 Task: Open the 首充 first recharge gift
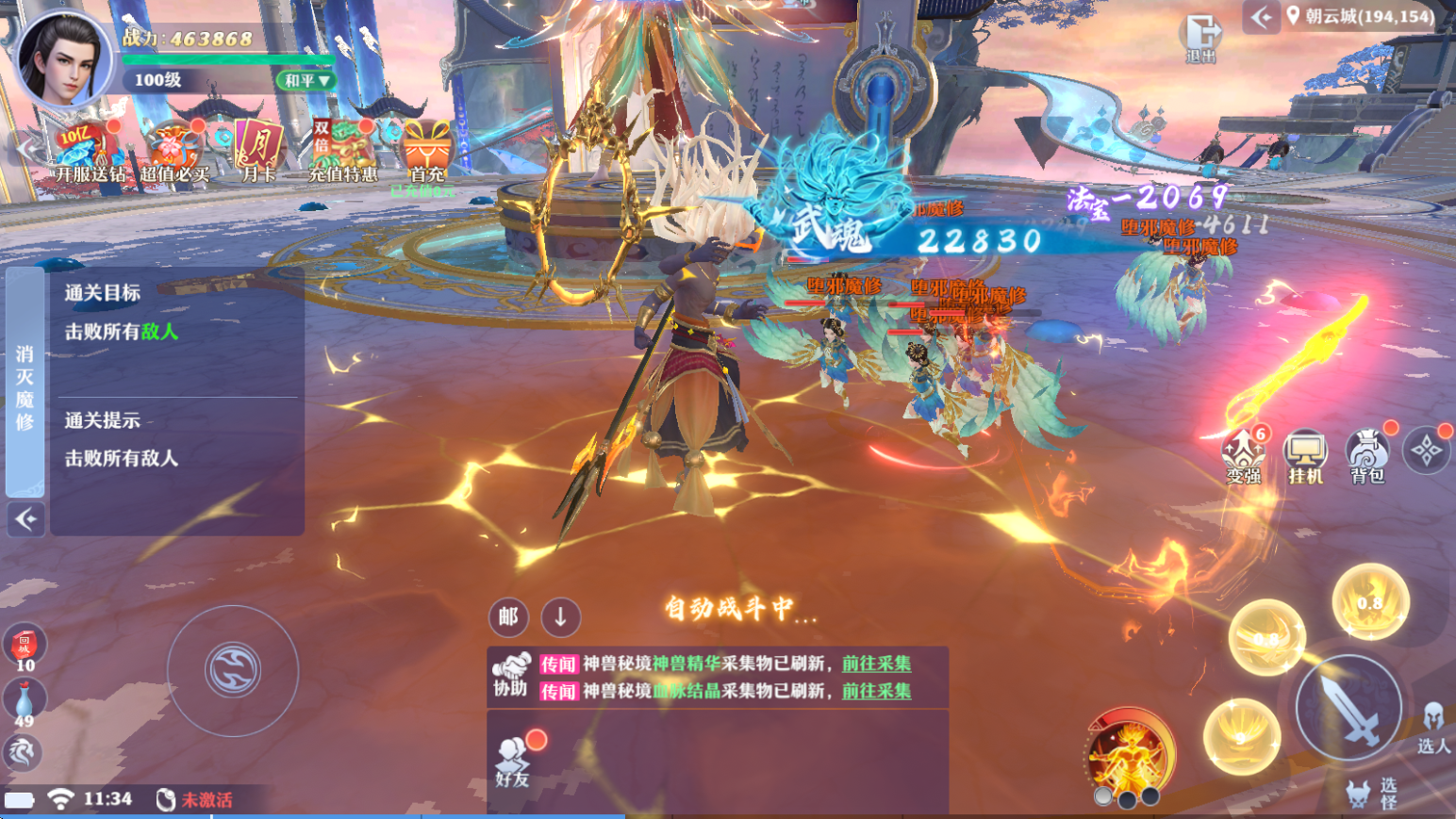click(426, 153)
